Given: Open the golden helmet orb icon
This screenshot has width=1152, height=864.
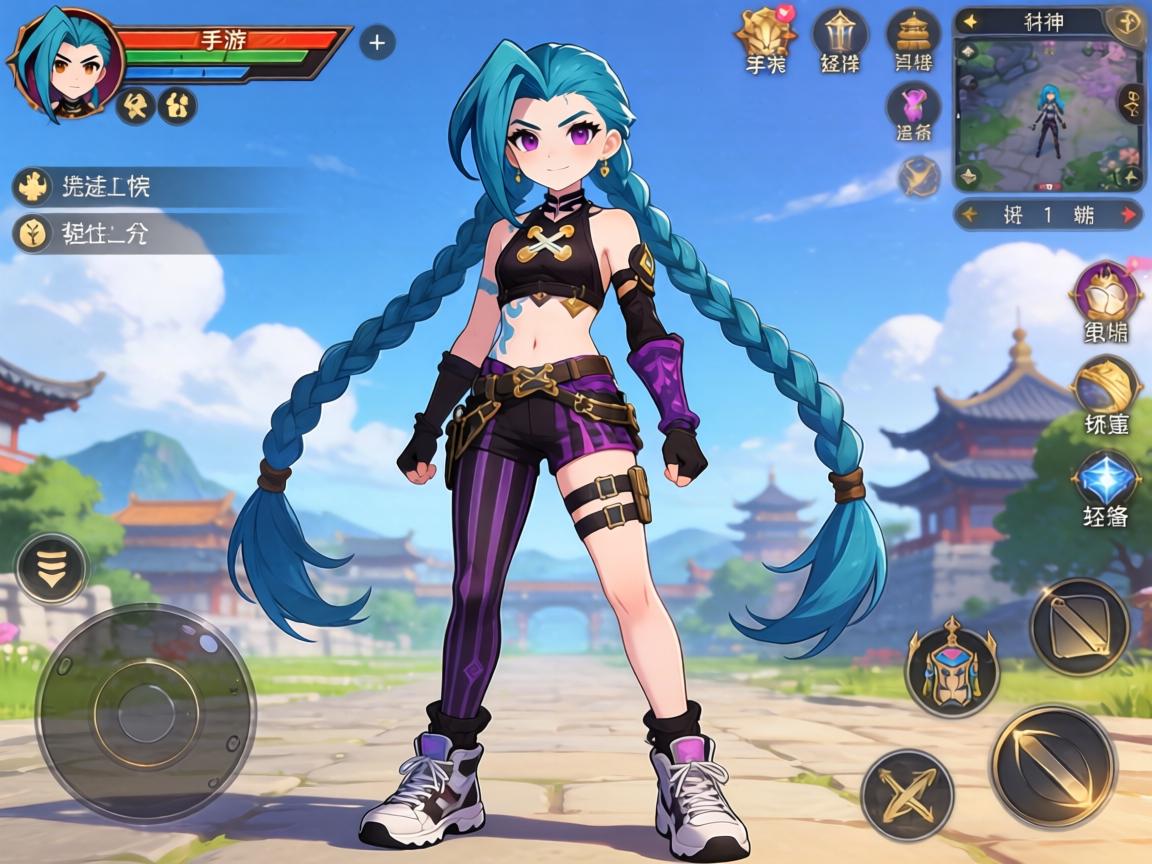Looking at the screenshot, I should click(x=1105, y=386).
